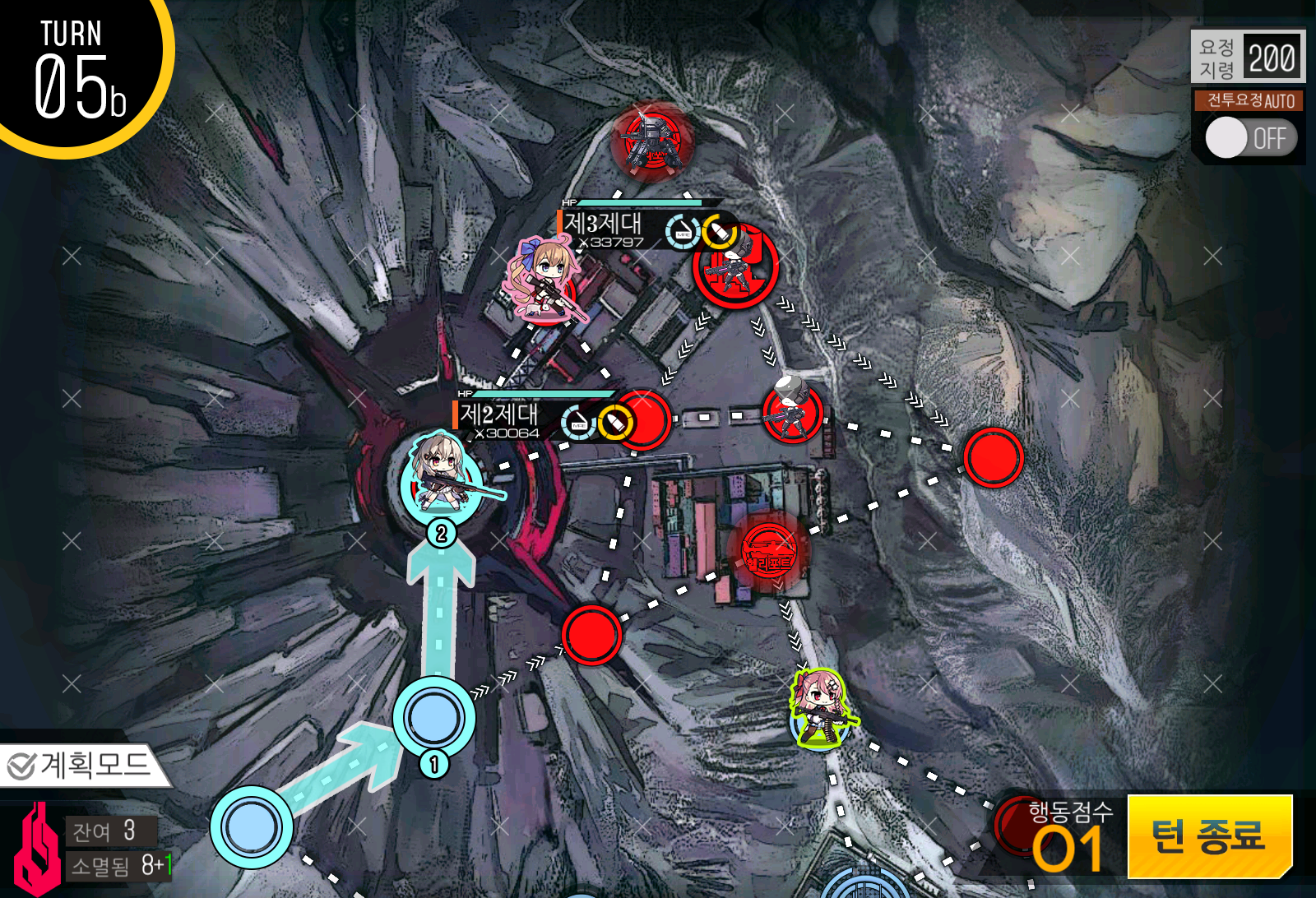Toggle 계획모드 planning mode off
This screenshot has height=898, width=1316.
click(x=78, y=766)
